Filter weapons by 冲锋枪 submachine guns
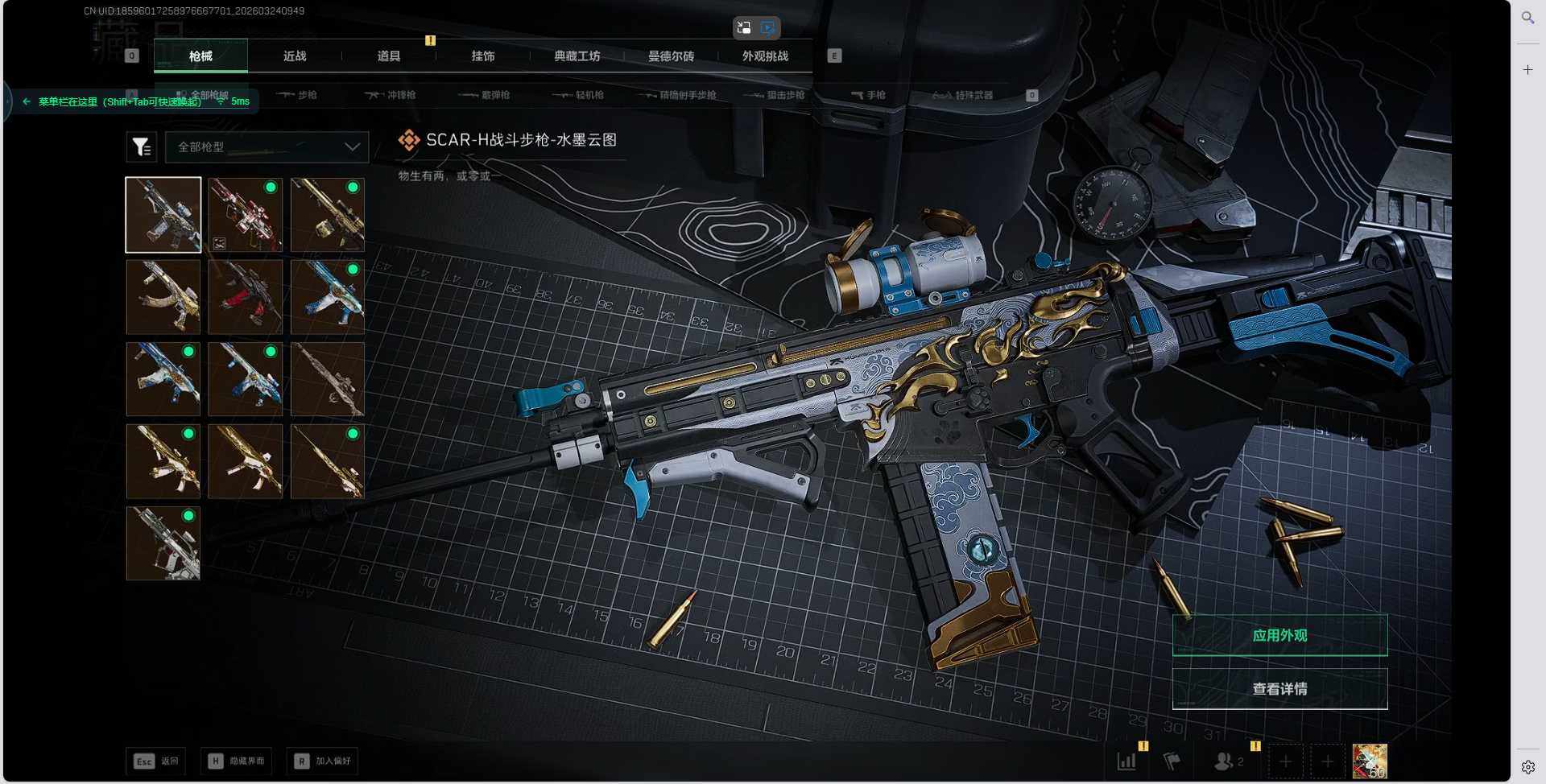The width and height of the screenshot is (1546, 784). coord(391,95)
